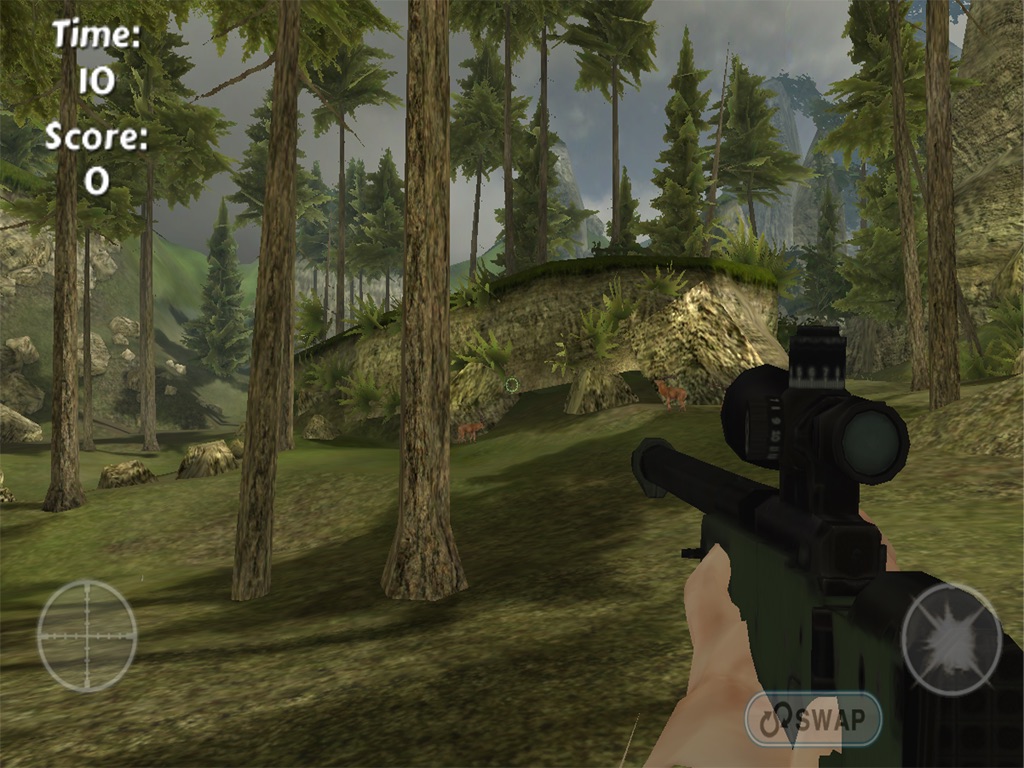Switch weapons with the SWAP button

pyautogui.click(x=813, y=719)
